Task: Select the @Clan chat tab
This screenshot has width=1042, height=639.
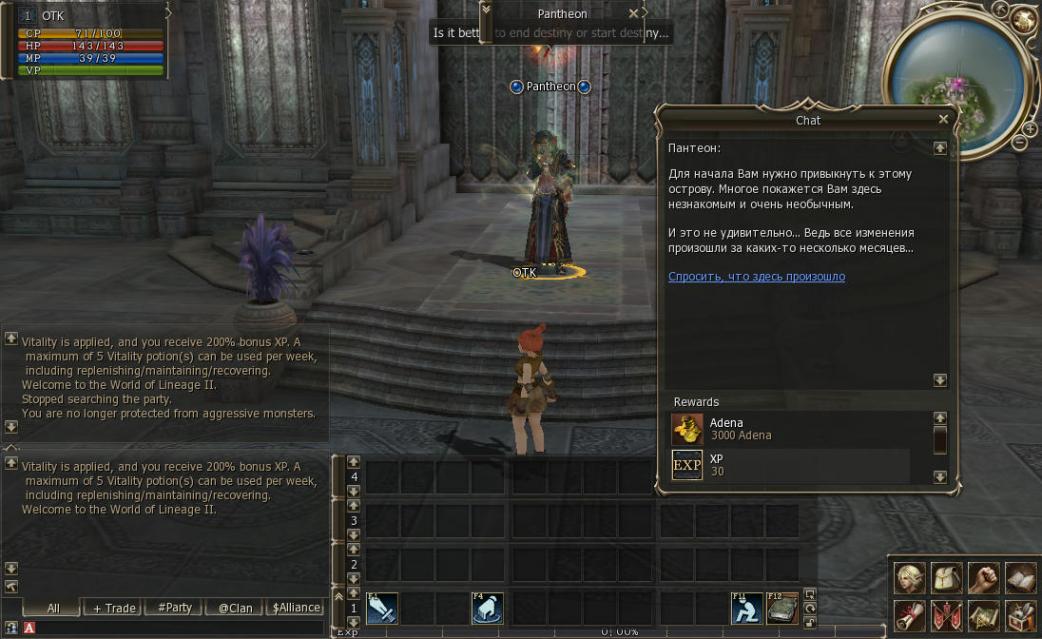Action: pos(235,608)
